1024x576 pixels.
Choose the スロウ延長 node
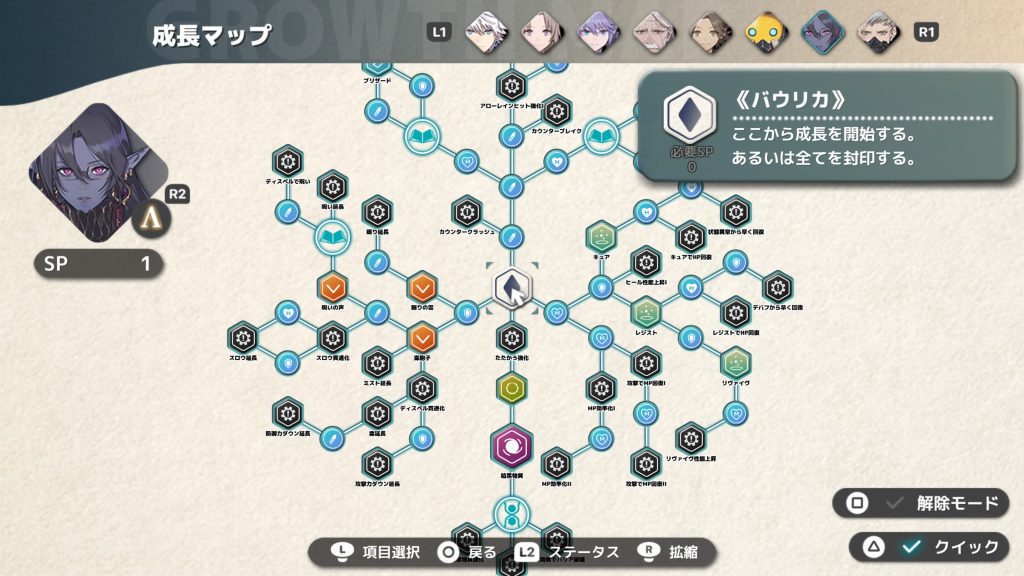(243, 337)
